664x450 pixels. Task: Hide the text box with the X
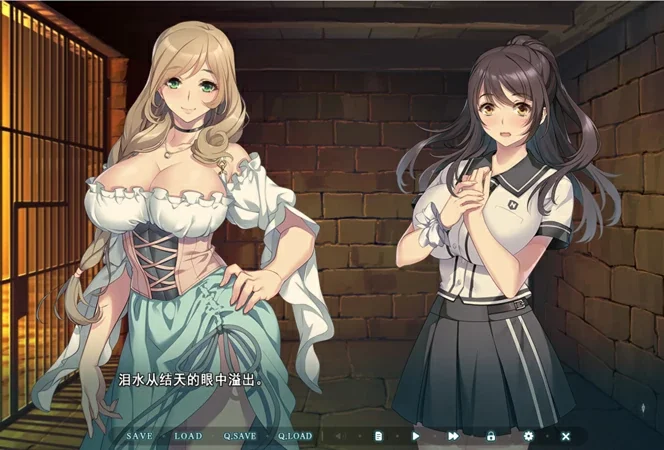[x=565, y=436]
